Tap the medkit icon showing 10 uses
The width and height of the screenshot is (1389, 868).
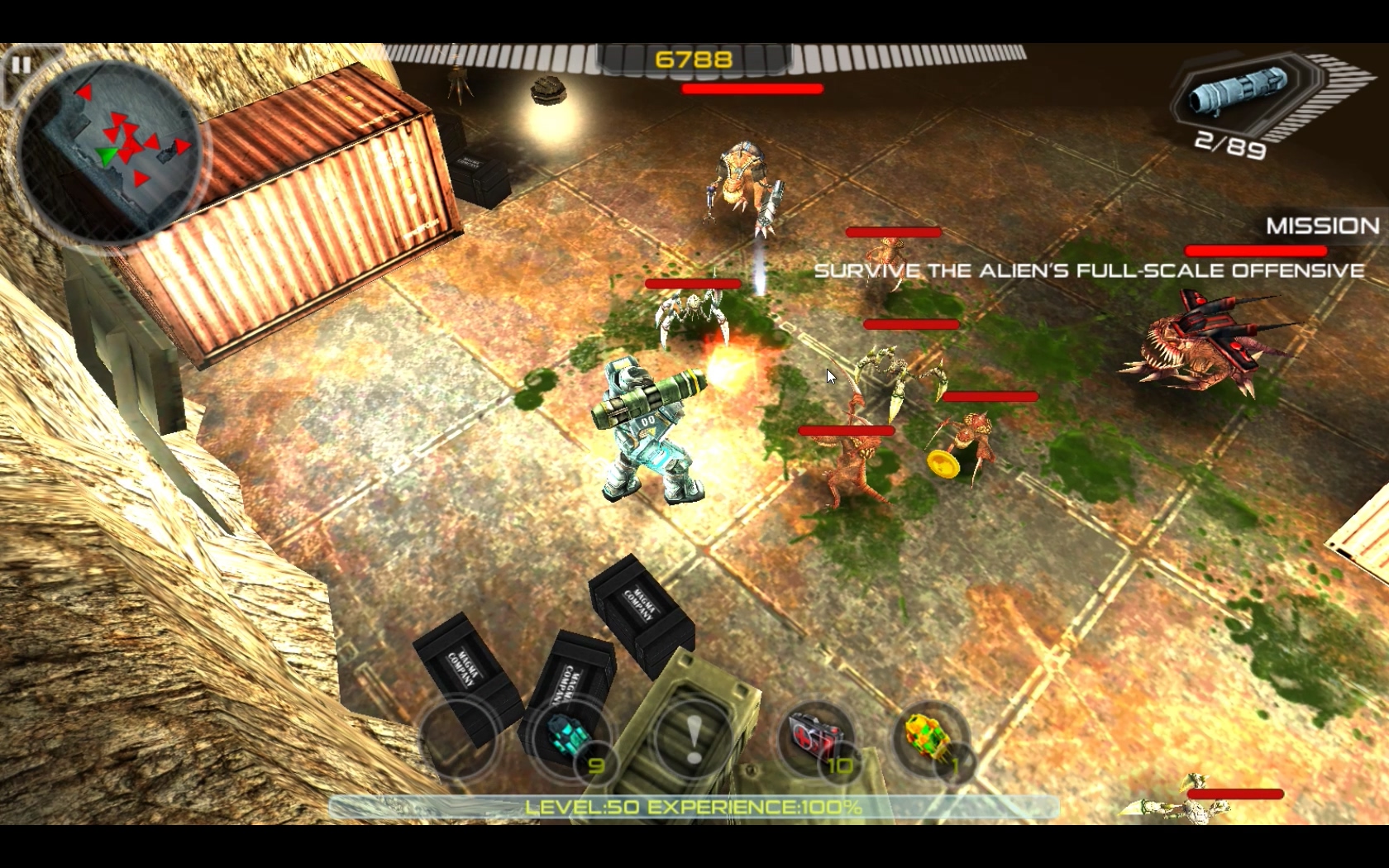coord(814,738)
